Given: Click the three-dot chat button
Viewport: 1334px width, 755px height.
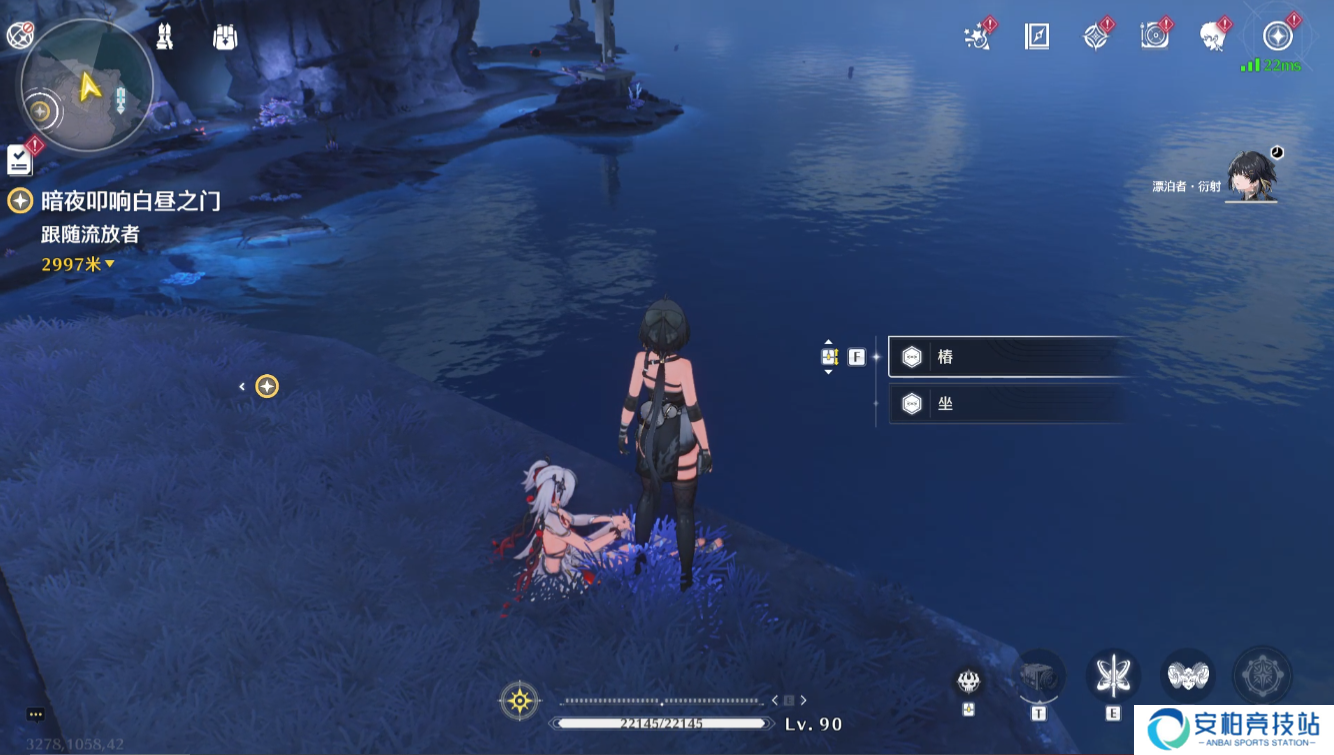Looking at the screenshot, I should [36, 714].
